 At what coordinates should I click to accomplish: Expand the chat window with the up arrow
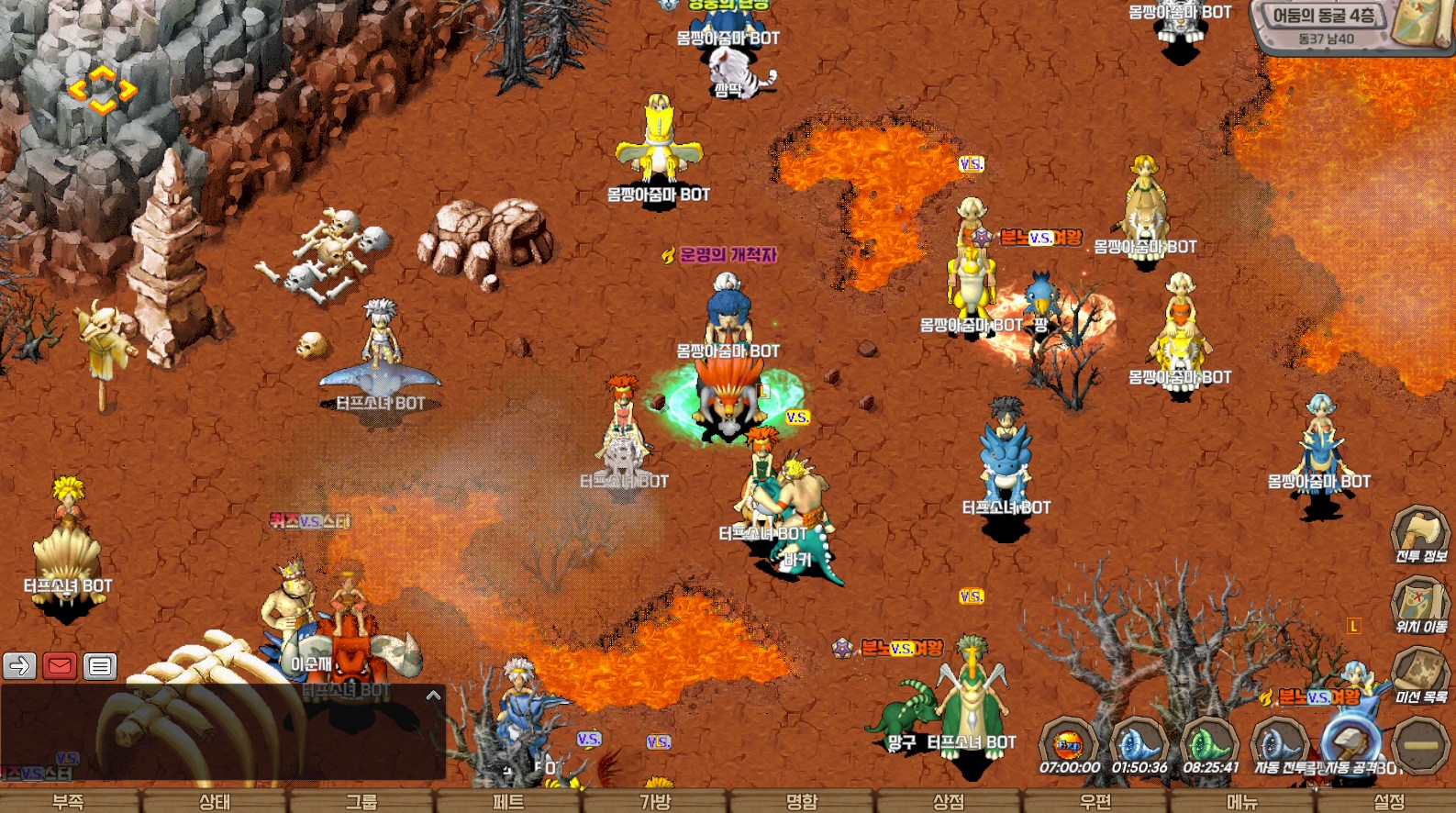(434, 696)
